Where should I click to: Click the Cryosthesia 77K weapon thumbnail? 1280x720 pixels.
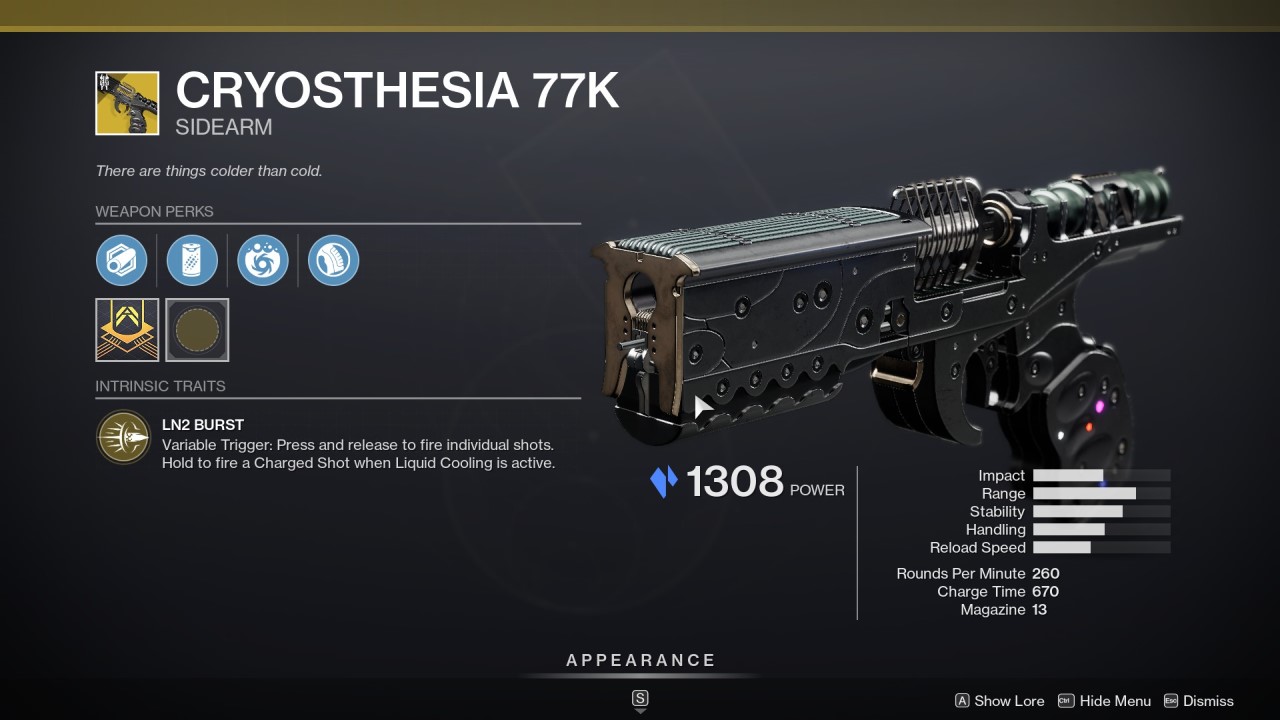(127, 102)
